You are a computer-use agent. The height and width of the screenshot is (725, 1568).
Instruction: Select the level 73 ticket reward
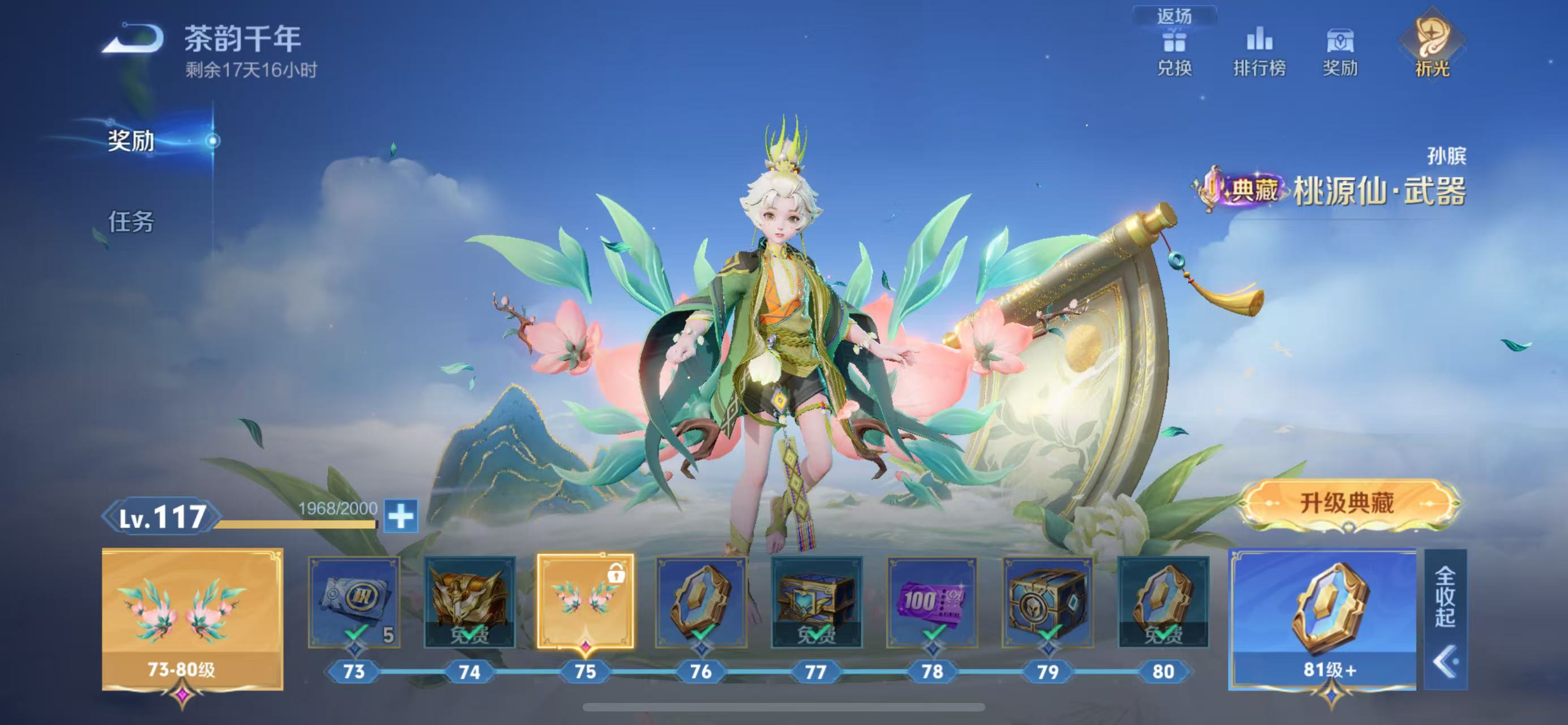point(354,602)
